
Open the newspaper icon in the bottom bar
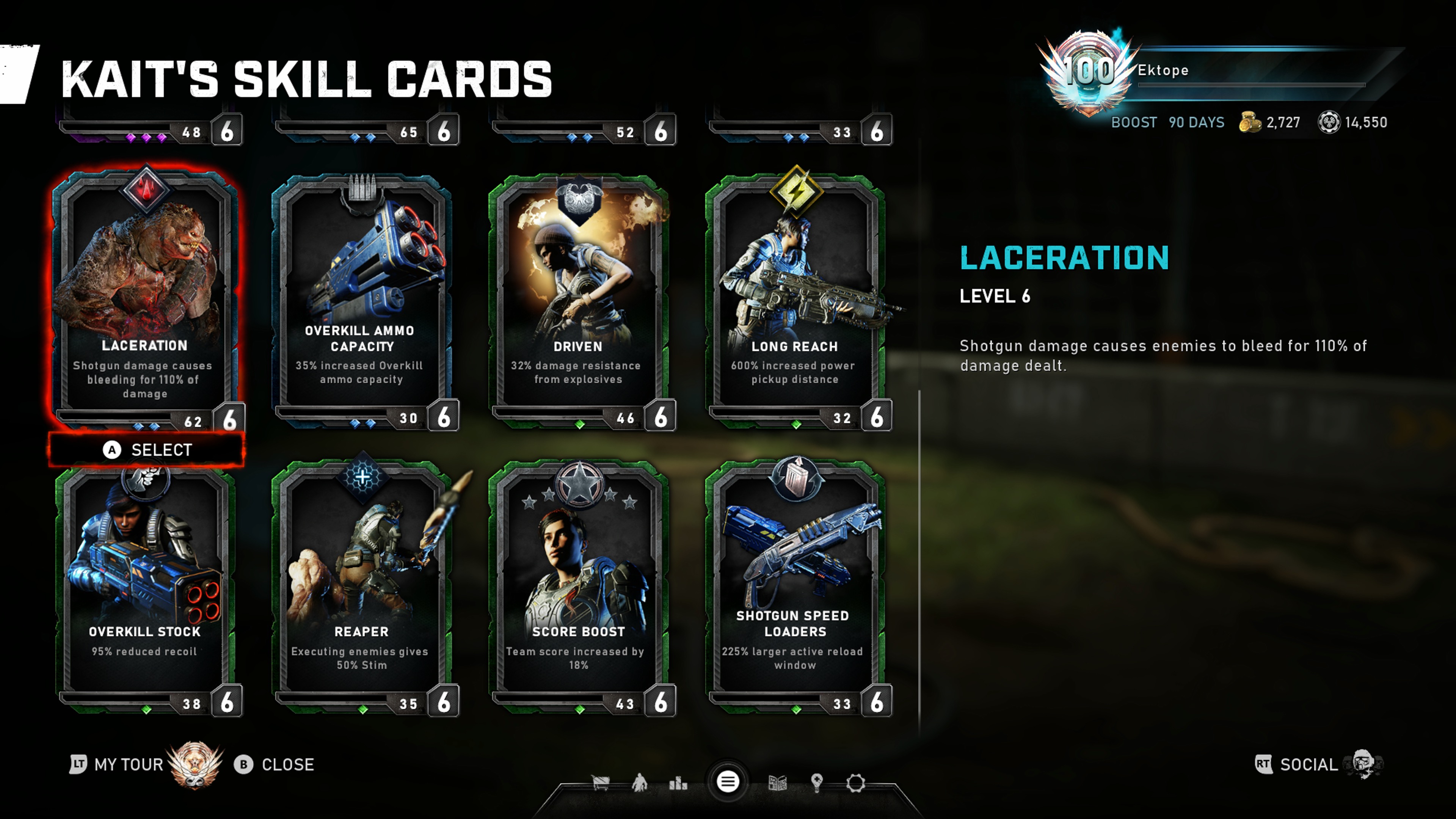pyautogui.click(x=778, y=783)
